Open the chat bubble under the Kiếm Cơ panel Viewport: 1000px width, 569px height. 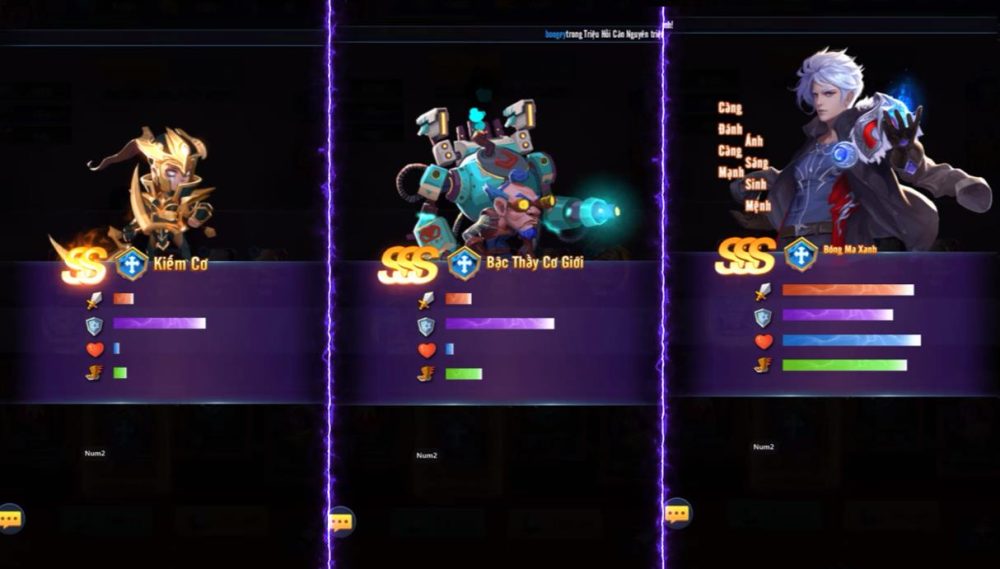point(10,518)
